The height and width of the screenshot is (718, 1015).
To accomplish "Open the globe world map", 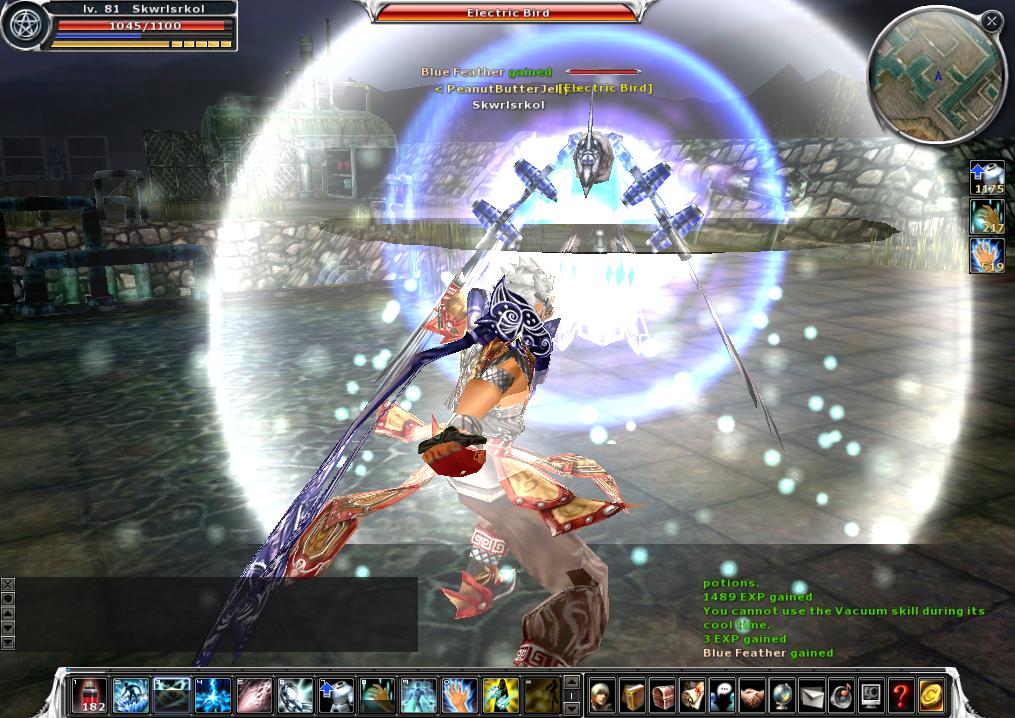I will click(x=782, y=694).
